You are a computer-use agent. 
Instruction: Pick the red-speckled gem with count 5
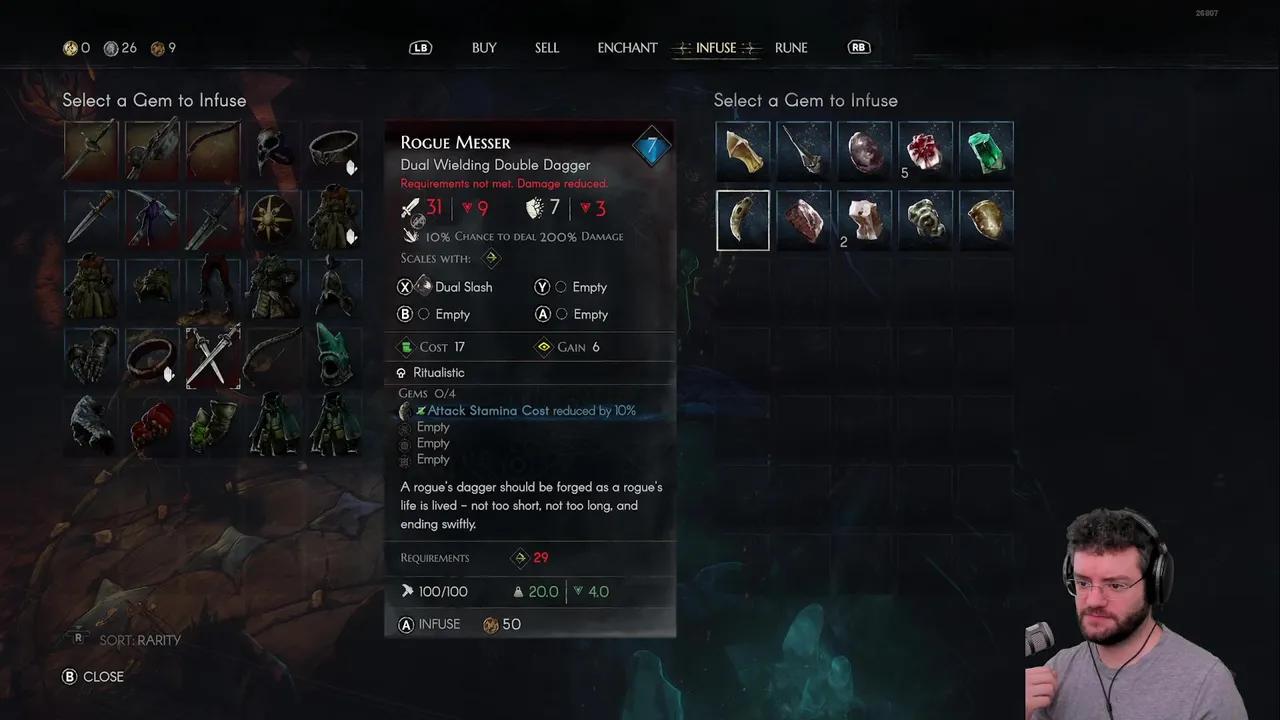tap(925, 149)
